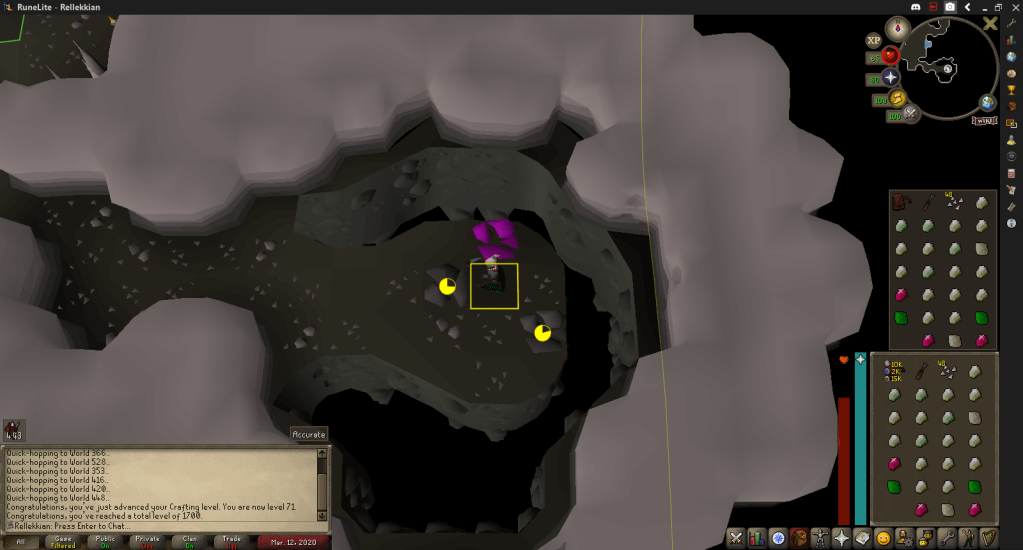
Task: Switch to the Skills tab
Action: [x=757, y=538]
